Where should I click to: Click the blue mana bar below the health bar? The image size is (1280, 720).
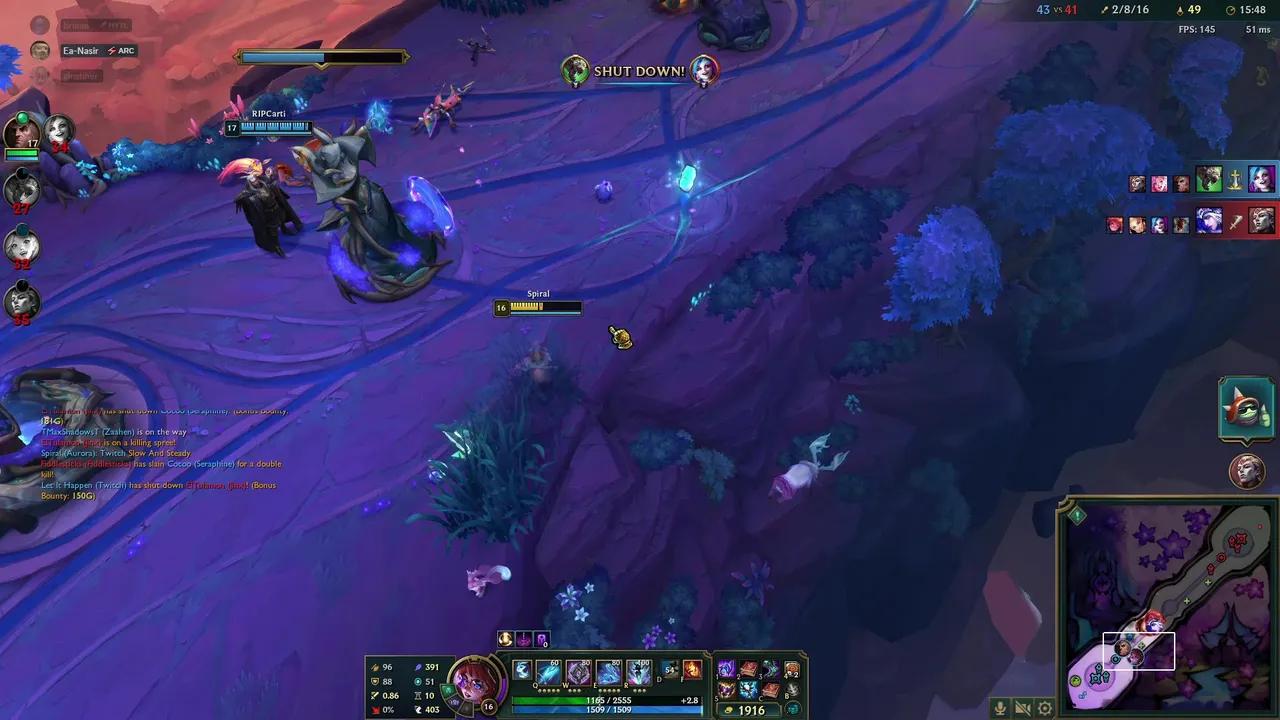pyautogui.click(x=610, y=710)
